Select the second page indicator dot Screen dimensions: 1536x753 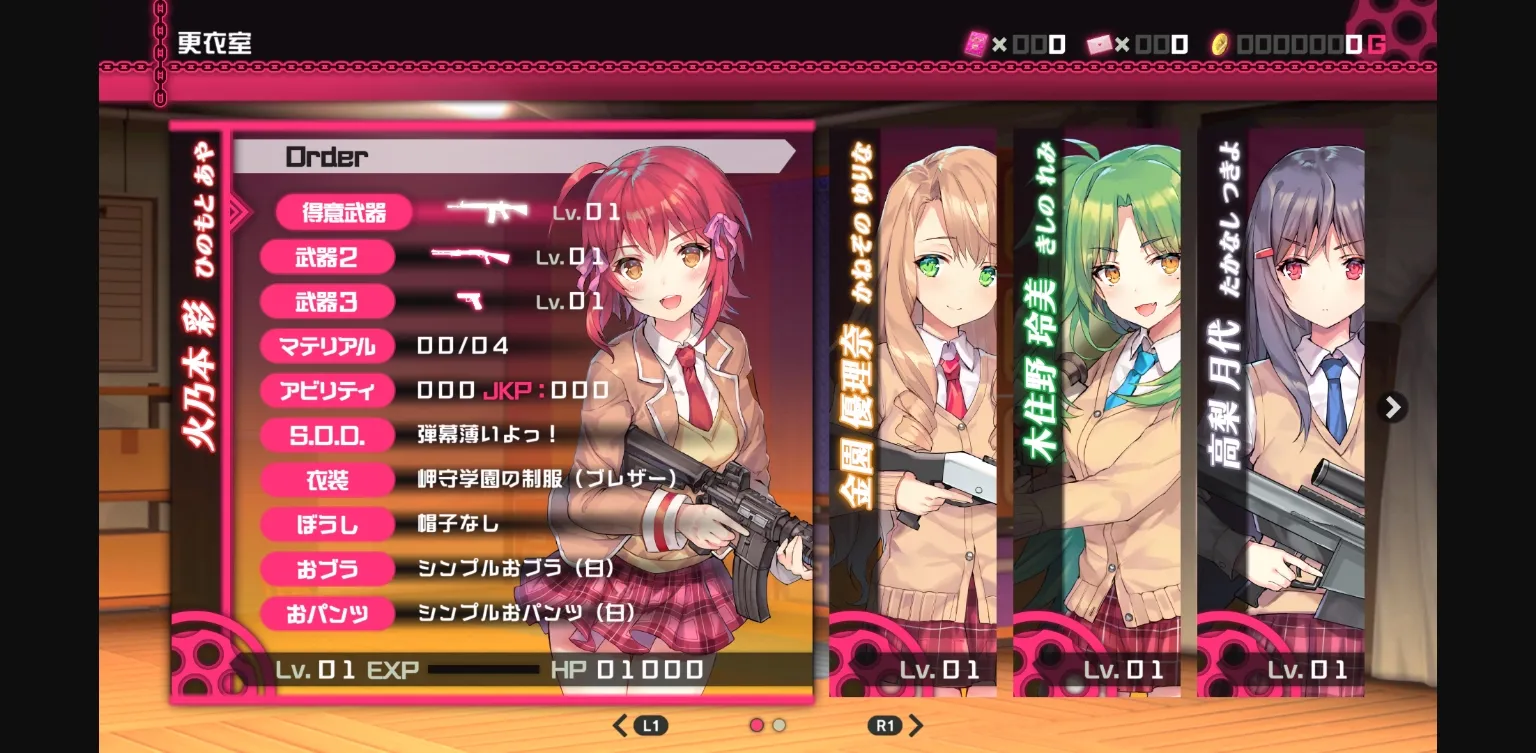tap(778, 725)
